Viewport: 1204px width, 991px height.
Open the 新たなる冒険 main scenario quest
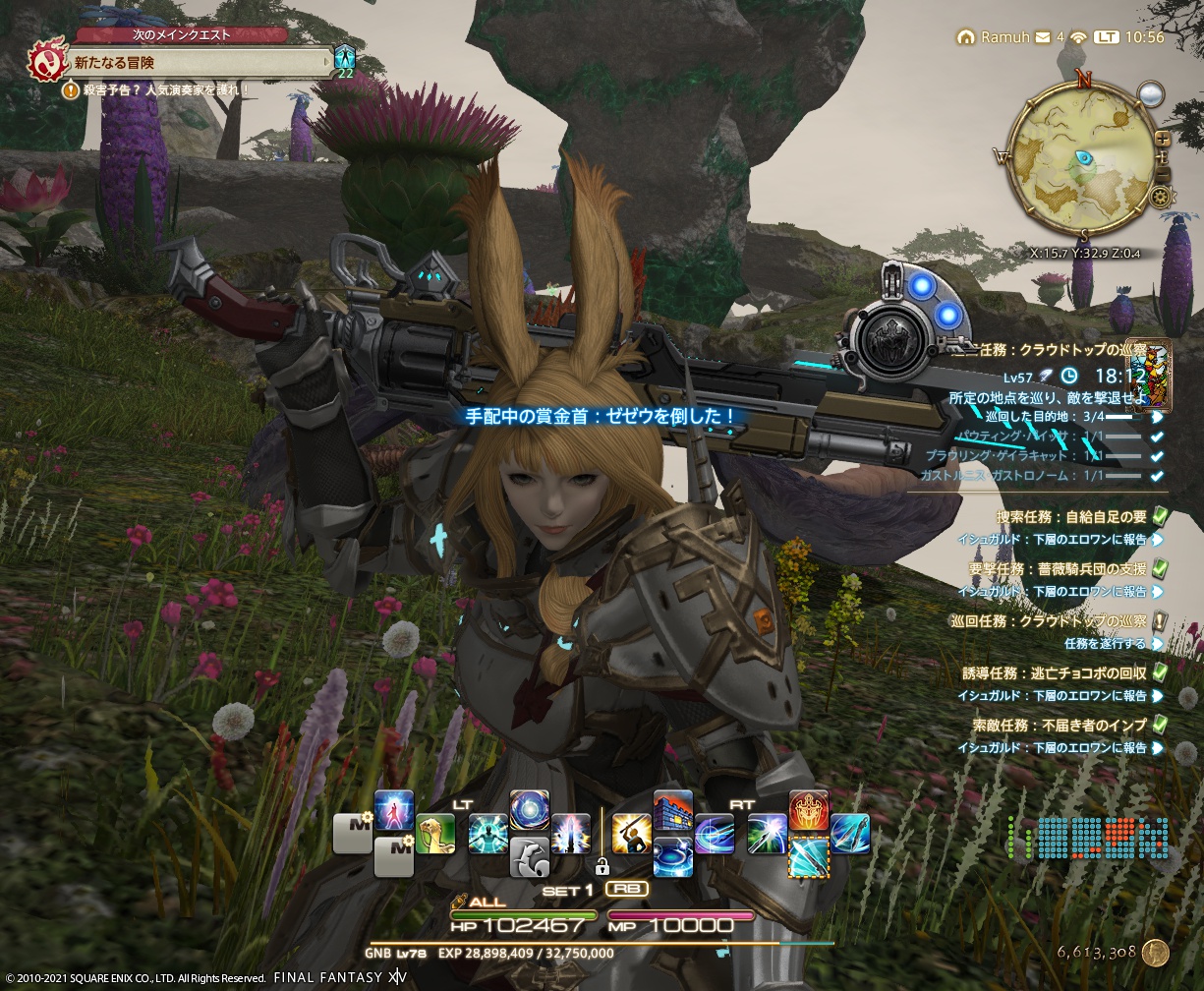[197, 62]
